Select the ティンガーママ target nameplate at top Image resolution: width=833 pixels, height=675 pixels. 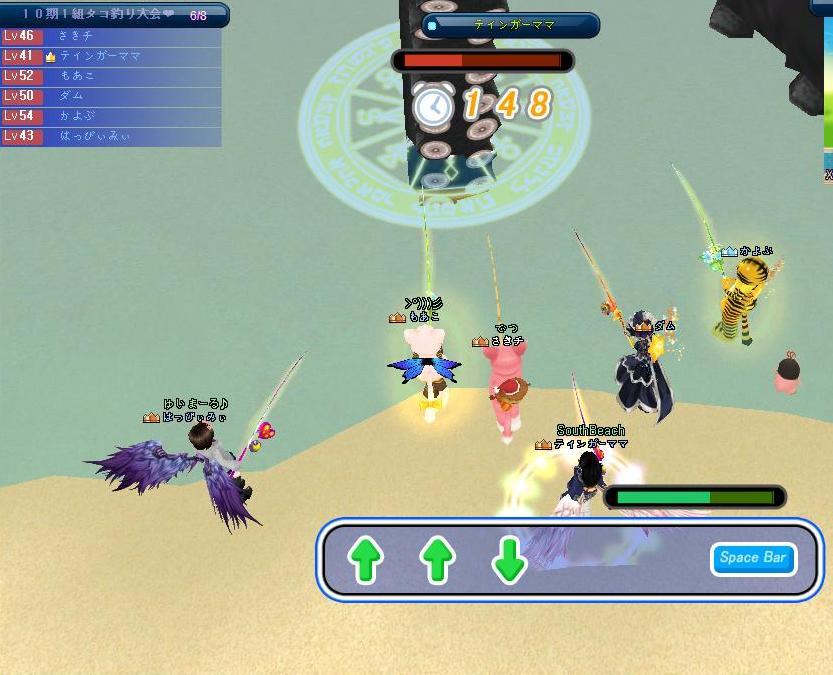coord(511,25)
